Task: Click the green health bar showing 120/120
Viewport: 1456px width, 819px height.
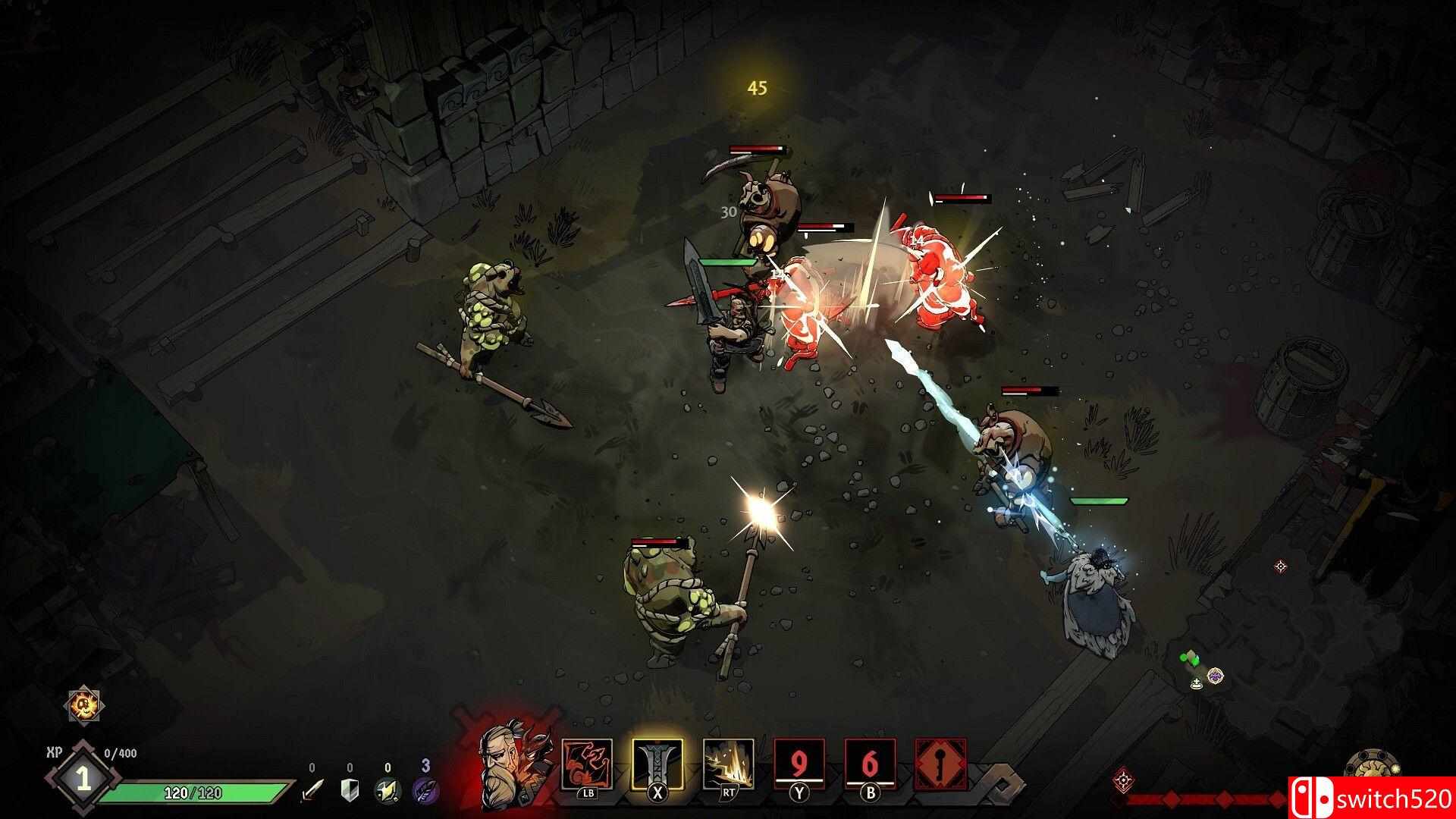Action: 194,792
